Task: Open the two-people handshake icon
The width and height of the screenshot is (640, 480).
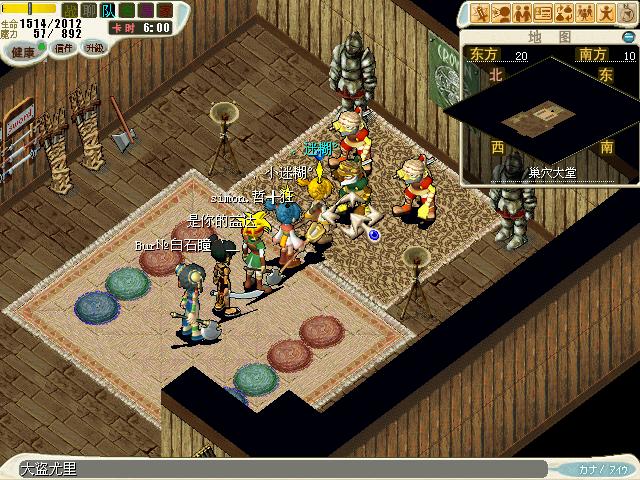Action: tap(522, 13)
